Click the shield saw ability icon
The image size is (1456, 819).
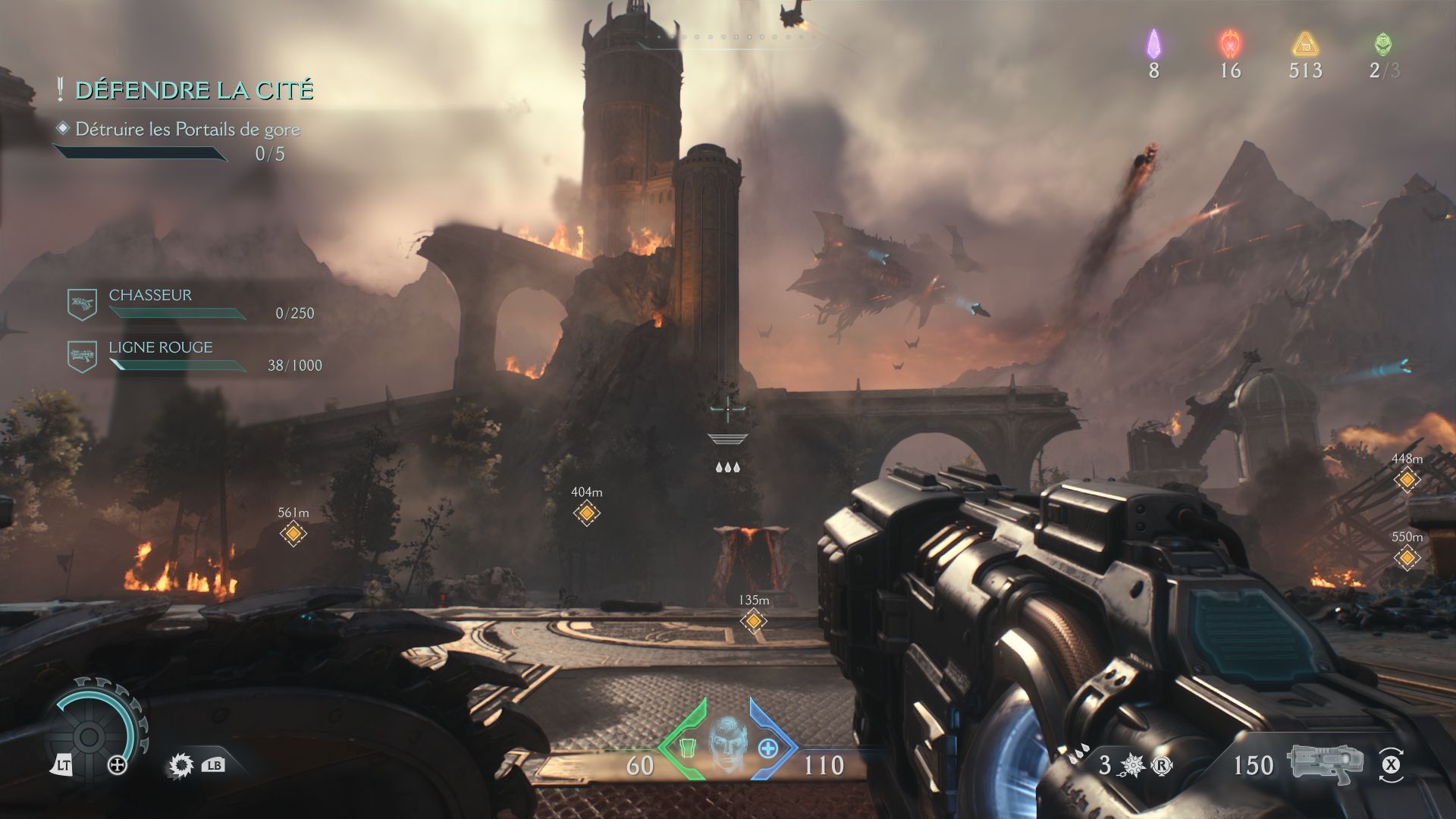(x=180, y=766)
